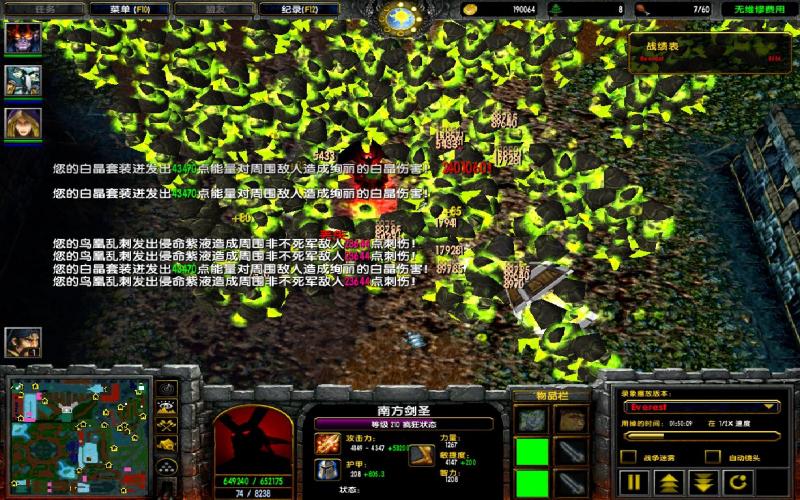This screenshot has height=500, width=800.
Task: Select the top hero portrait icon
Action: (23, 38)
